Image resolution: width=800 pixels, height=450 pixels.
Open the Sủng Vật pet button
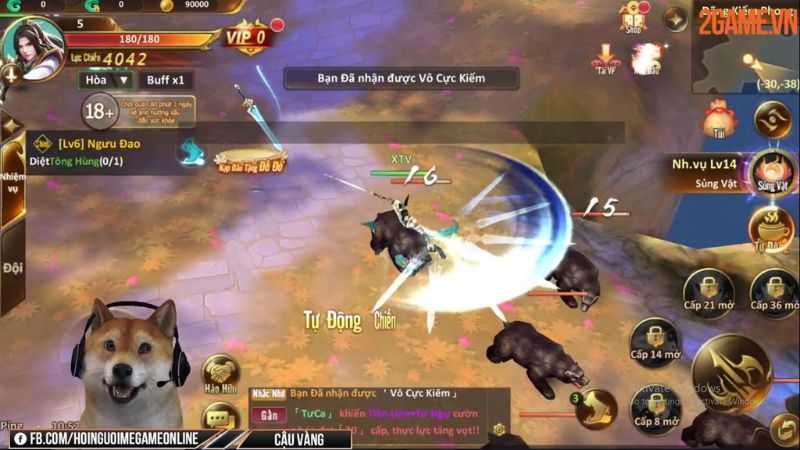click(x=772, y=172)
